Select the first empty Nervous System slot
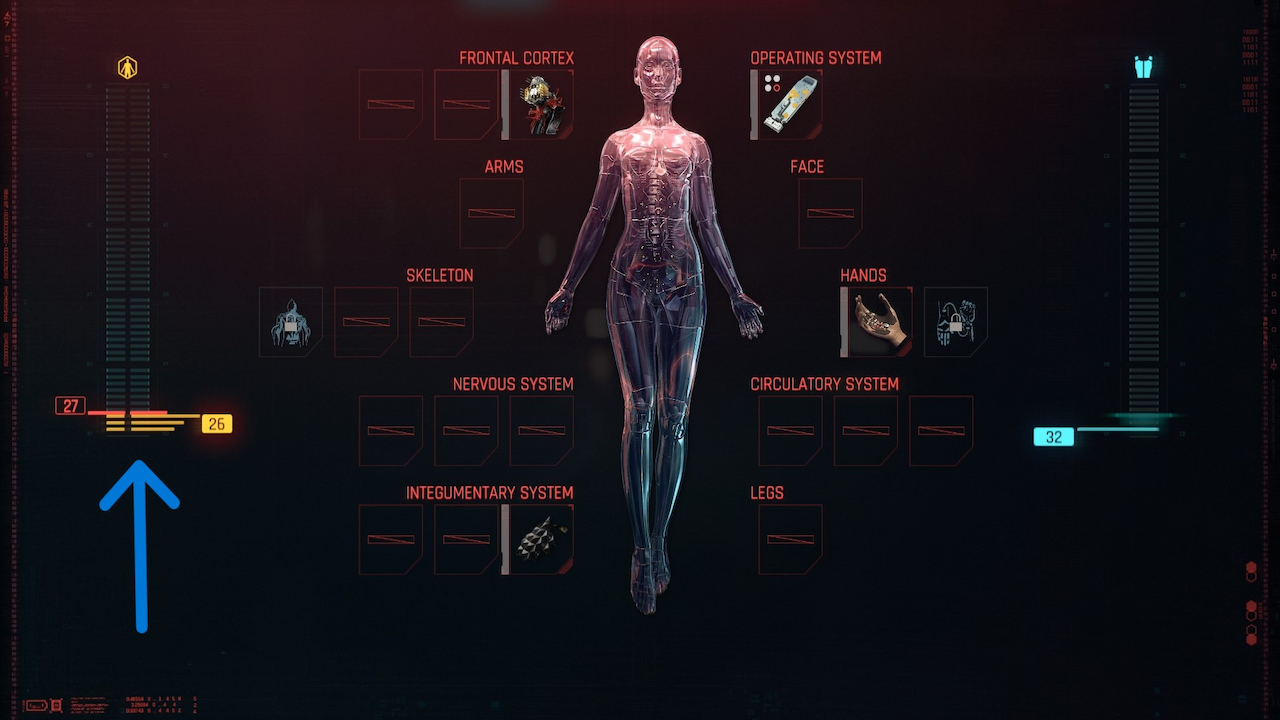The image size is (1280, 720). tap(390, 430)
